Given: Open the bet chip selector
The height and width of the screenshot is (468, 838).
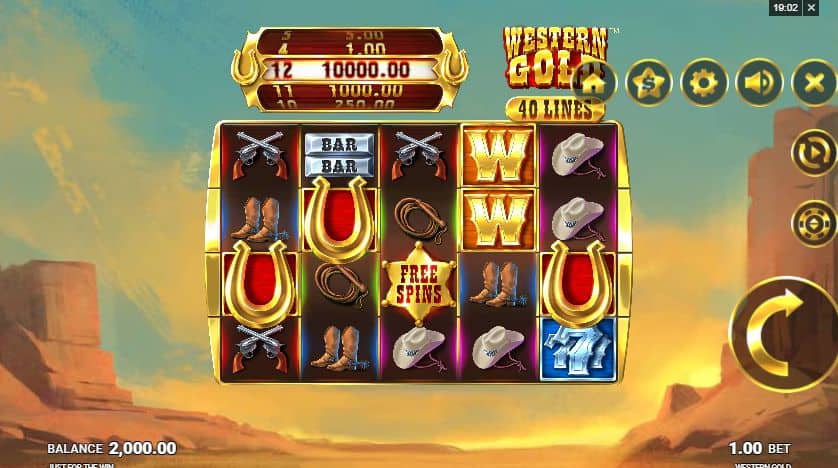Looking at the screenshot, I should click(x=813, y=222).
